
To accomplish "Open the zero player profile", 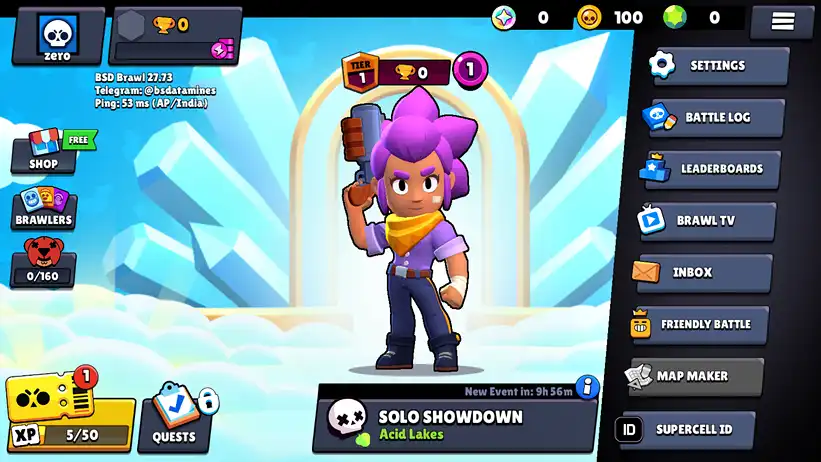I will tap(58, 35).
